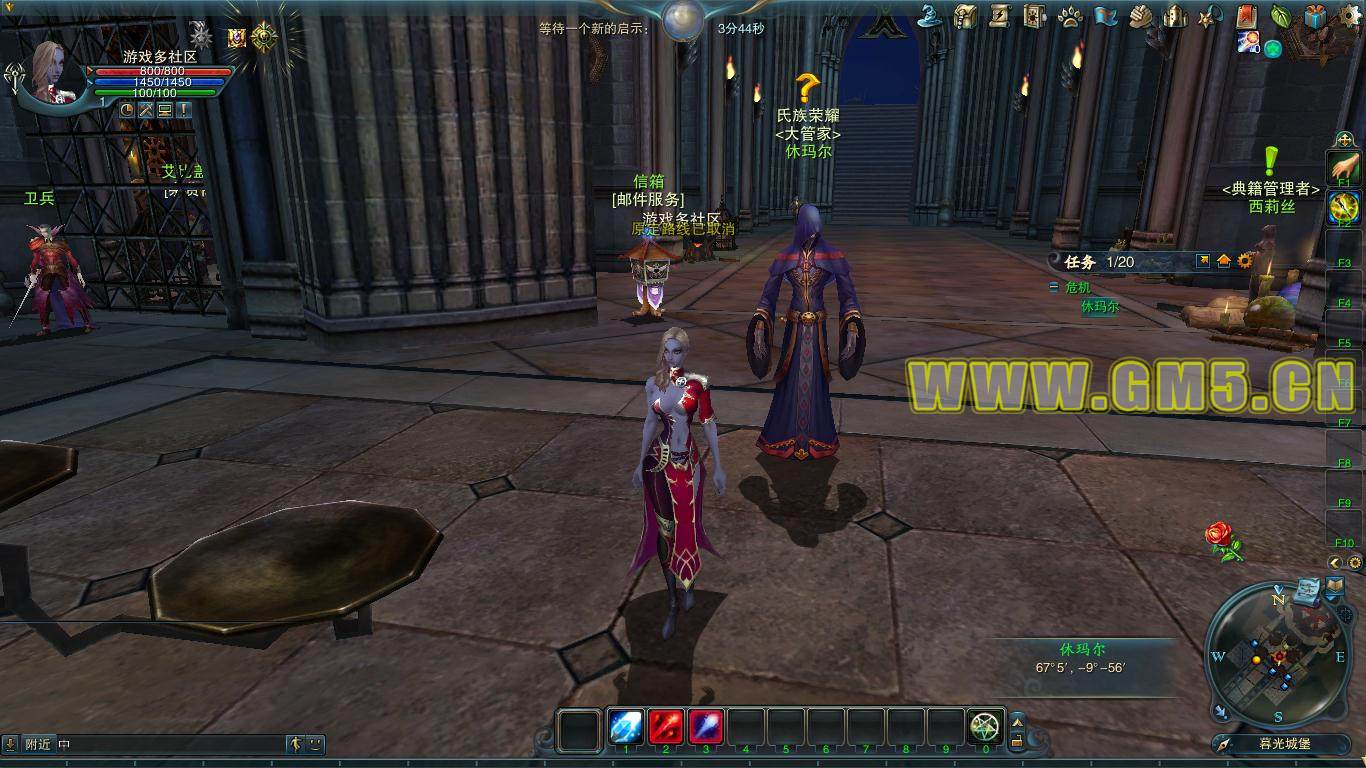Open the wizard hat menu icon

click(x=932, y=16)
